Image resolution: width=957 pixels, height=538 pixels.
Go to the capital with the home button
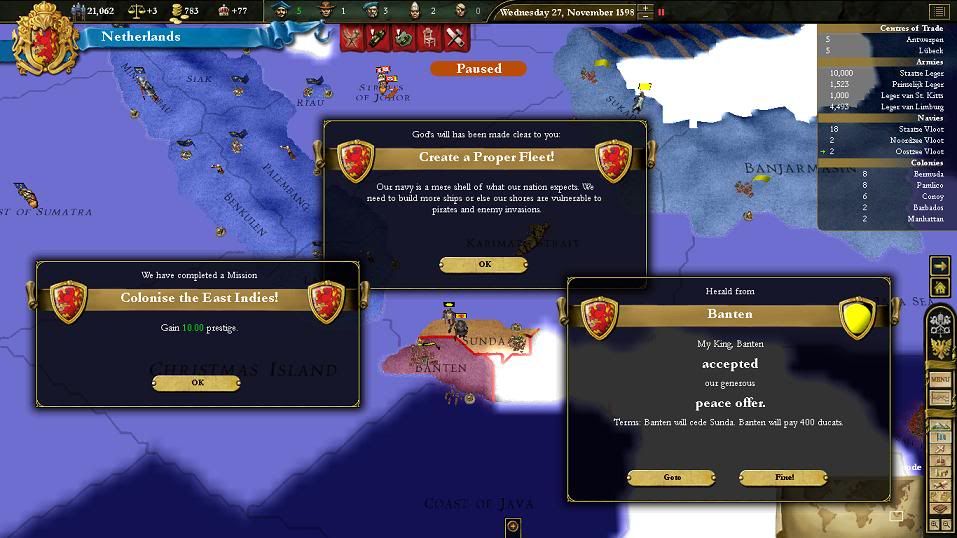tap(940, 288)
